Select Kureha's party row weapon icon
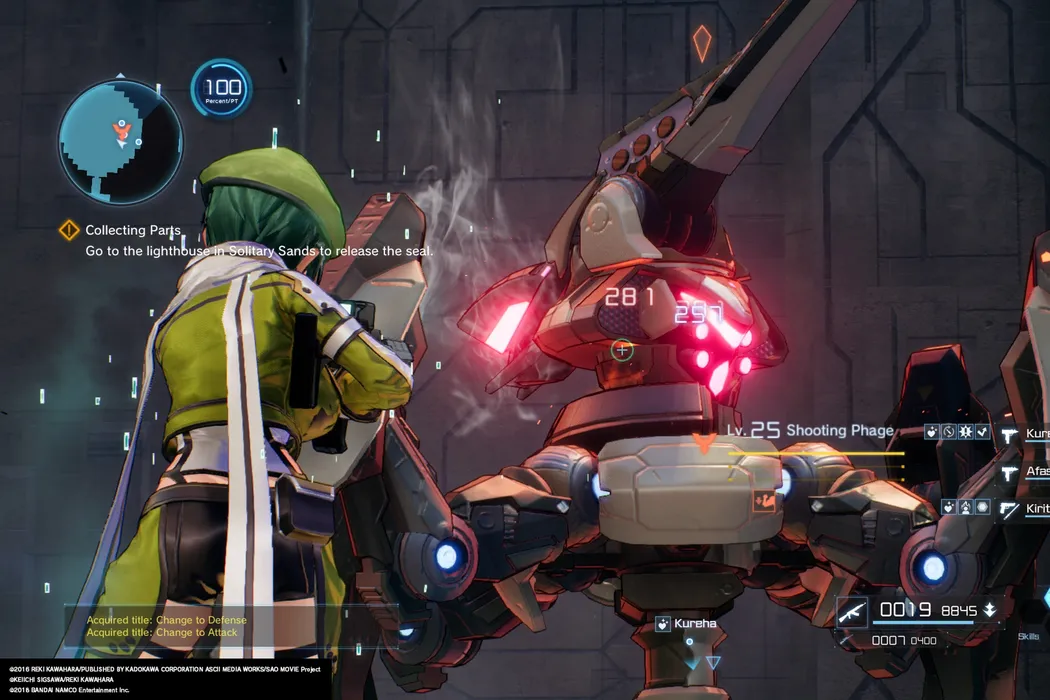 1008,434
